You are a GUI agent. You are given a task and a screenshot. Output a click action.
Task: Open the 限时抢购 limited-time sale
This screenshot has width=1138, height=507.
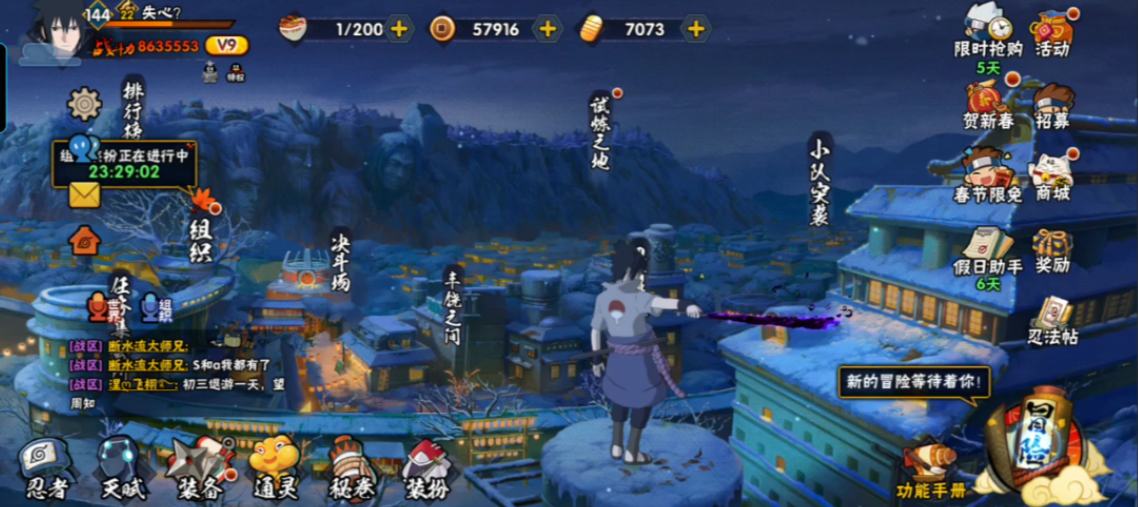[987, 30]
